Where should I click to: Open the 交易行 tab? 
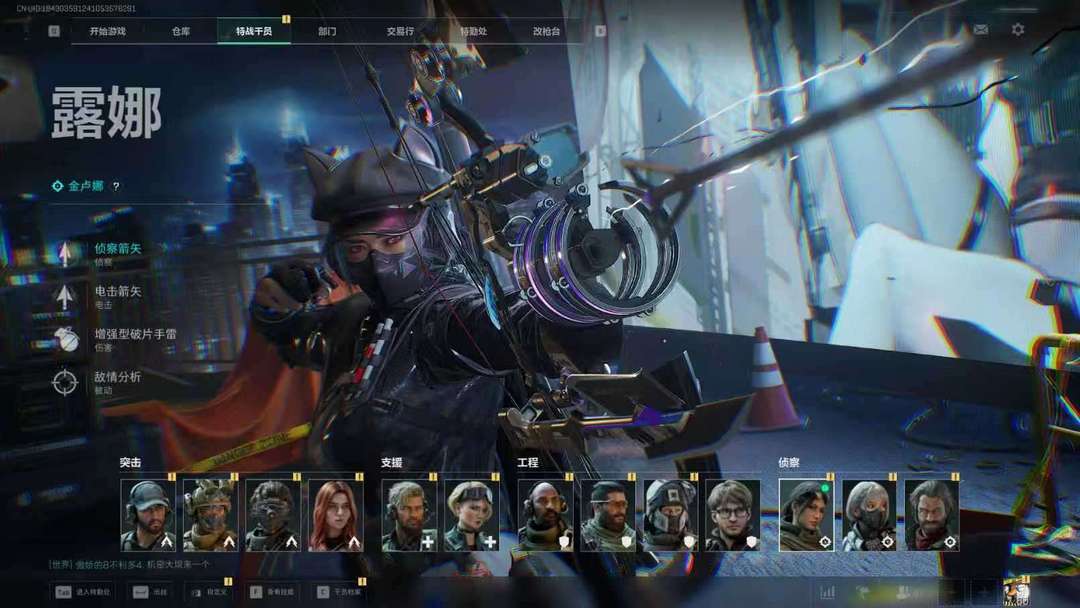coord(400,31)
